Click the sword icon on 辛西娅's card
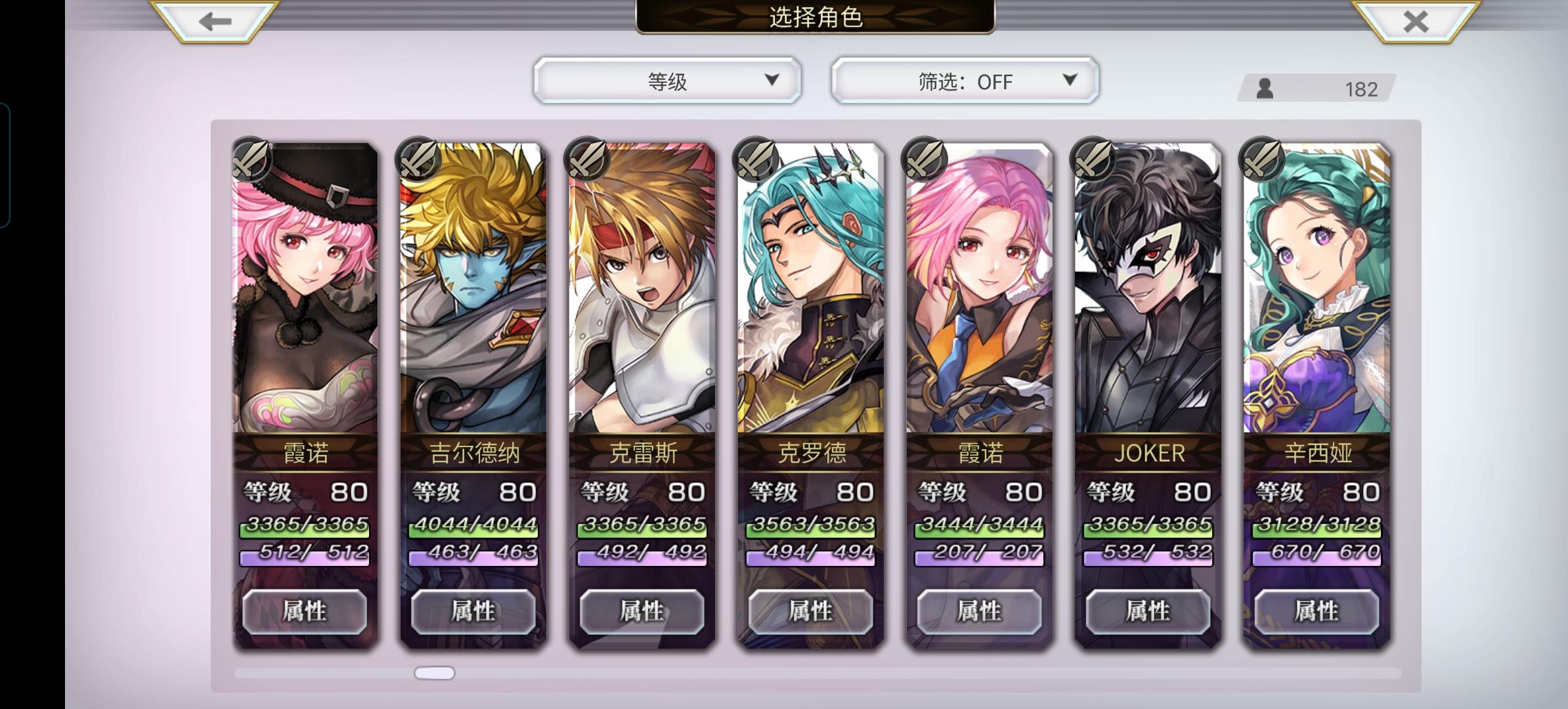This screenshot has width=1568, height=709. [x=1261, y=160]
